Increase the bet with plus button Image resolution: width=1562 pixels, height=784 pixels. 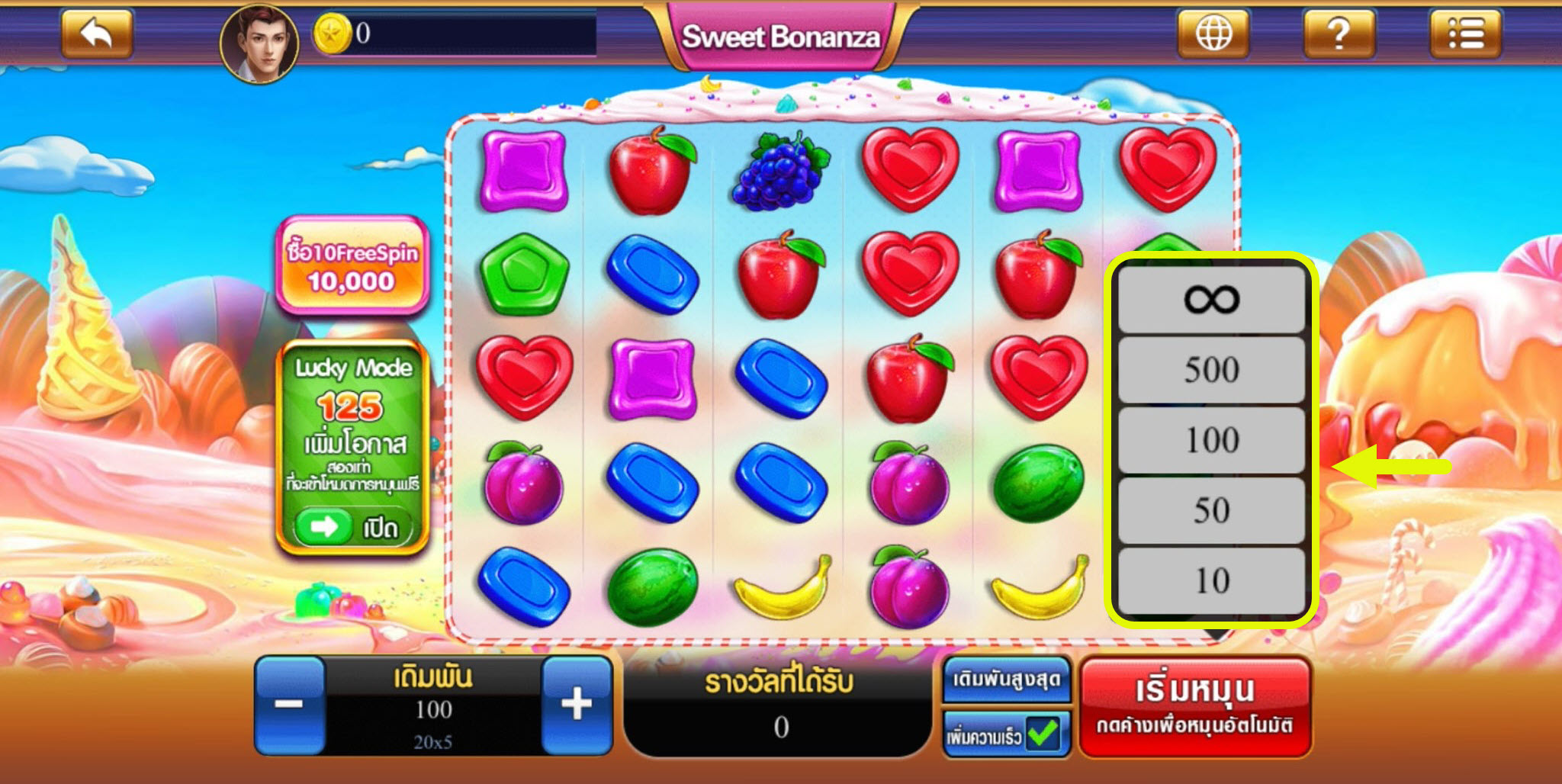[x=577, y=704]
